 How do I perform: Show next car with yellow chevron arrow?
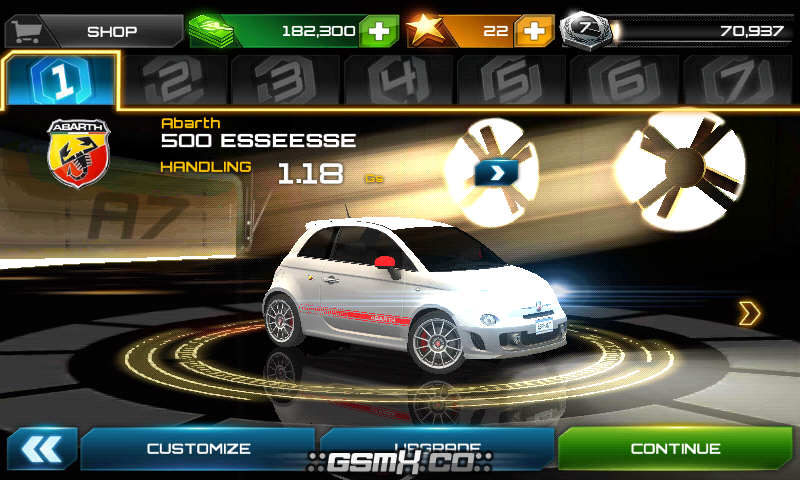click(x=749, y=313)
